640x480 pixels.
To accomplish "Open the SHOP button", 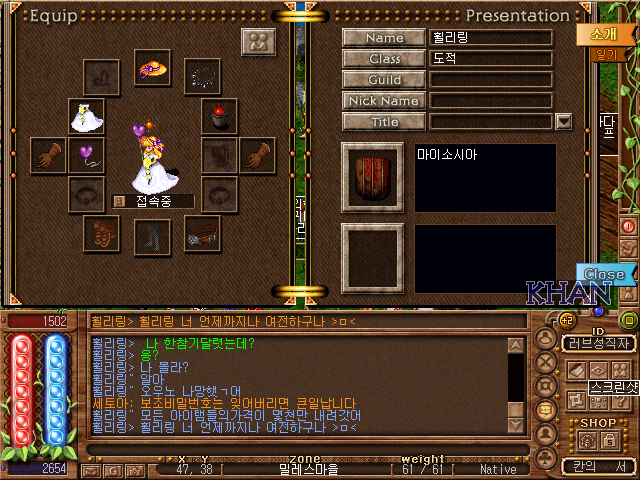I will (x=598, y=423).
